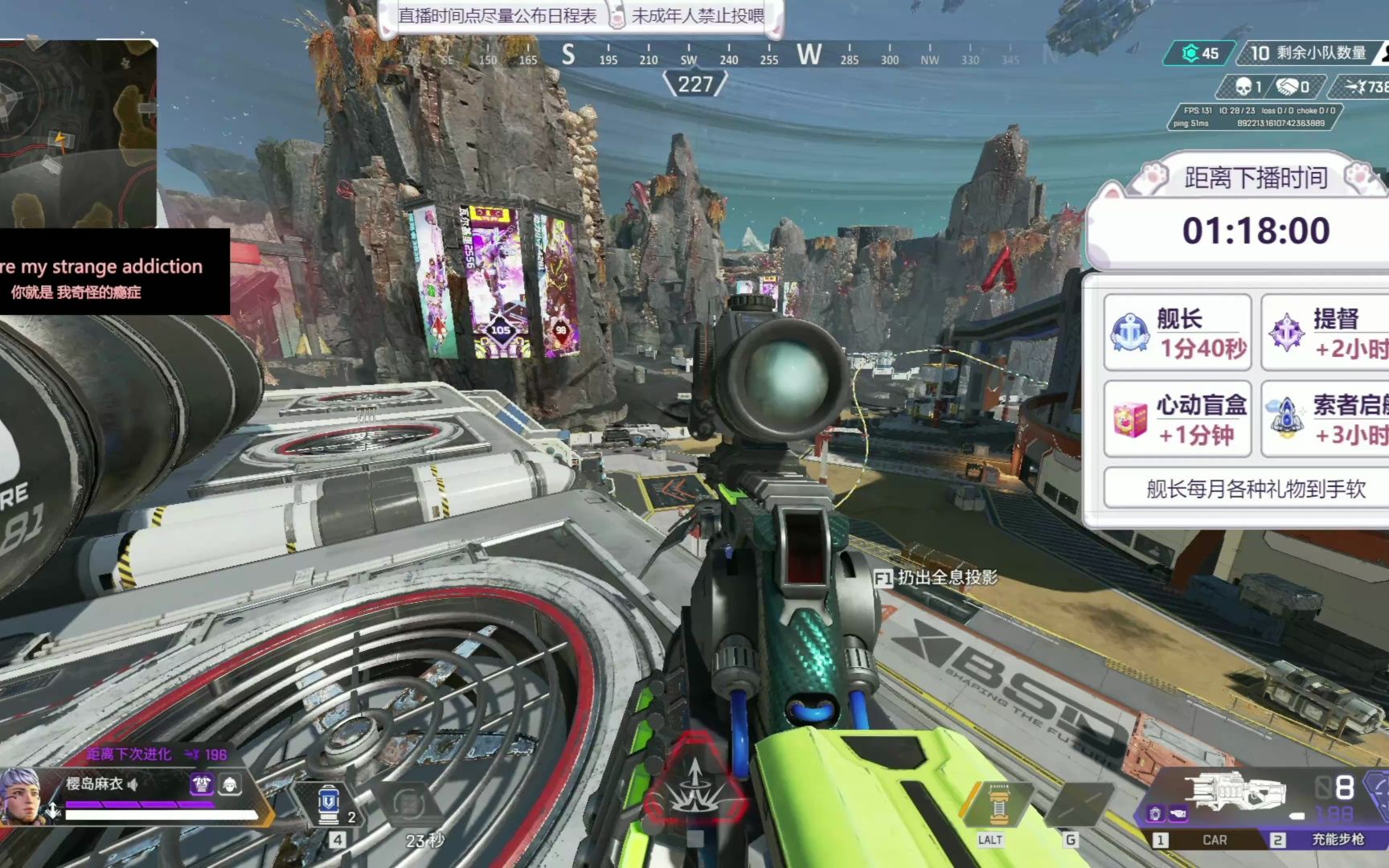Select the white helmet icon

click(x=230, y=784)
